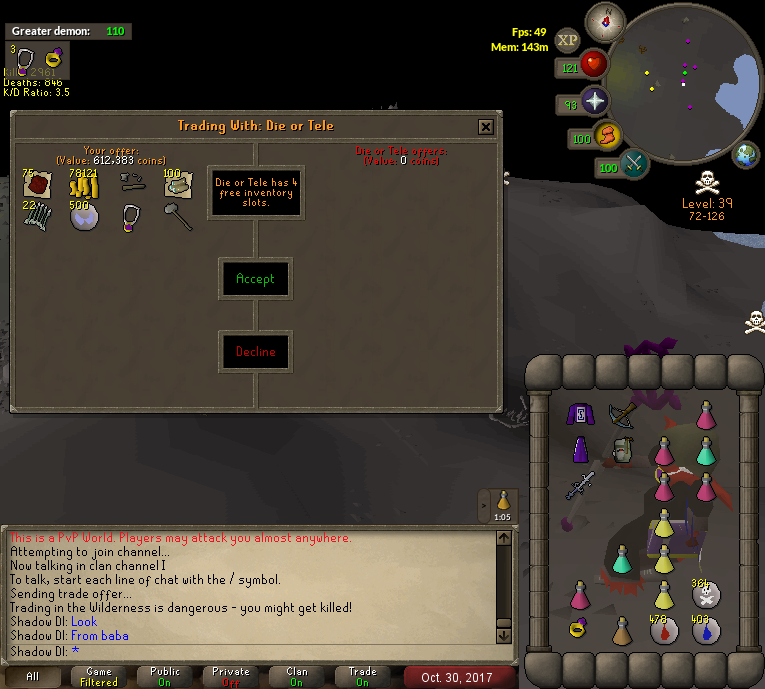The image size is (765, 689).
Task: Open the Private chat filter tab
Action: (231, 677)
